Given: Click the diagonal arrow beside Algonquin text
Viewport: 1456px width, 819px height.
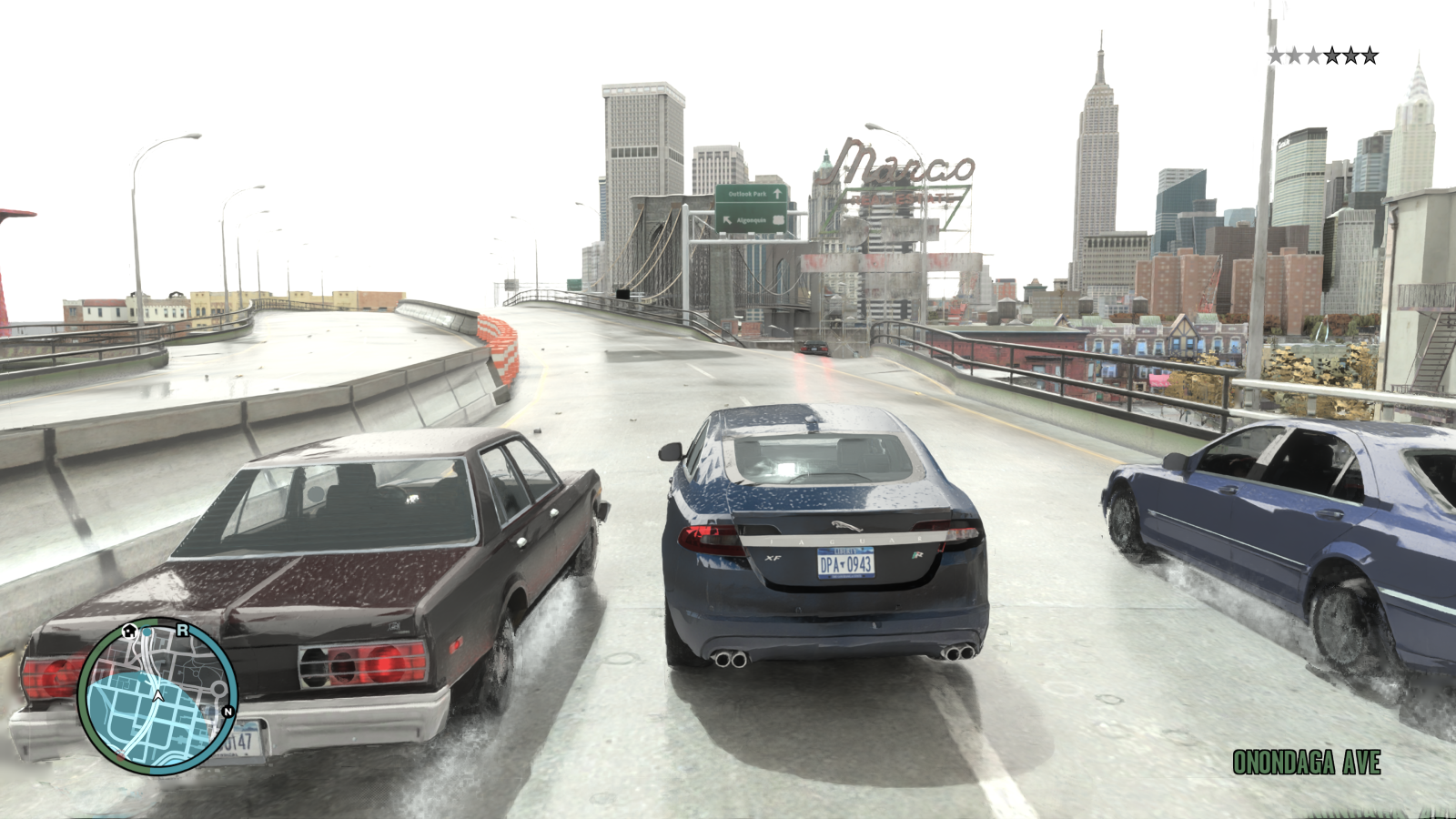Looking at the screenshot, I should 727,220.
